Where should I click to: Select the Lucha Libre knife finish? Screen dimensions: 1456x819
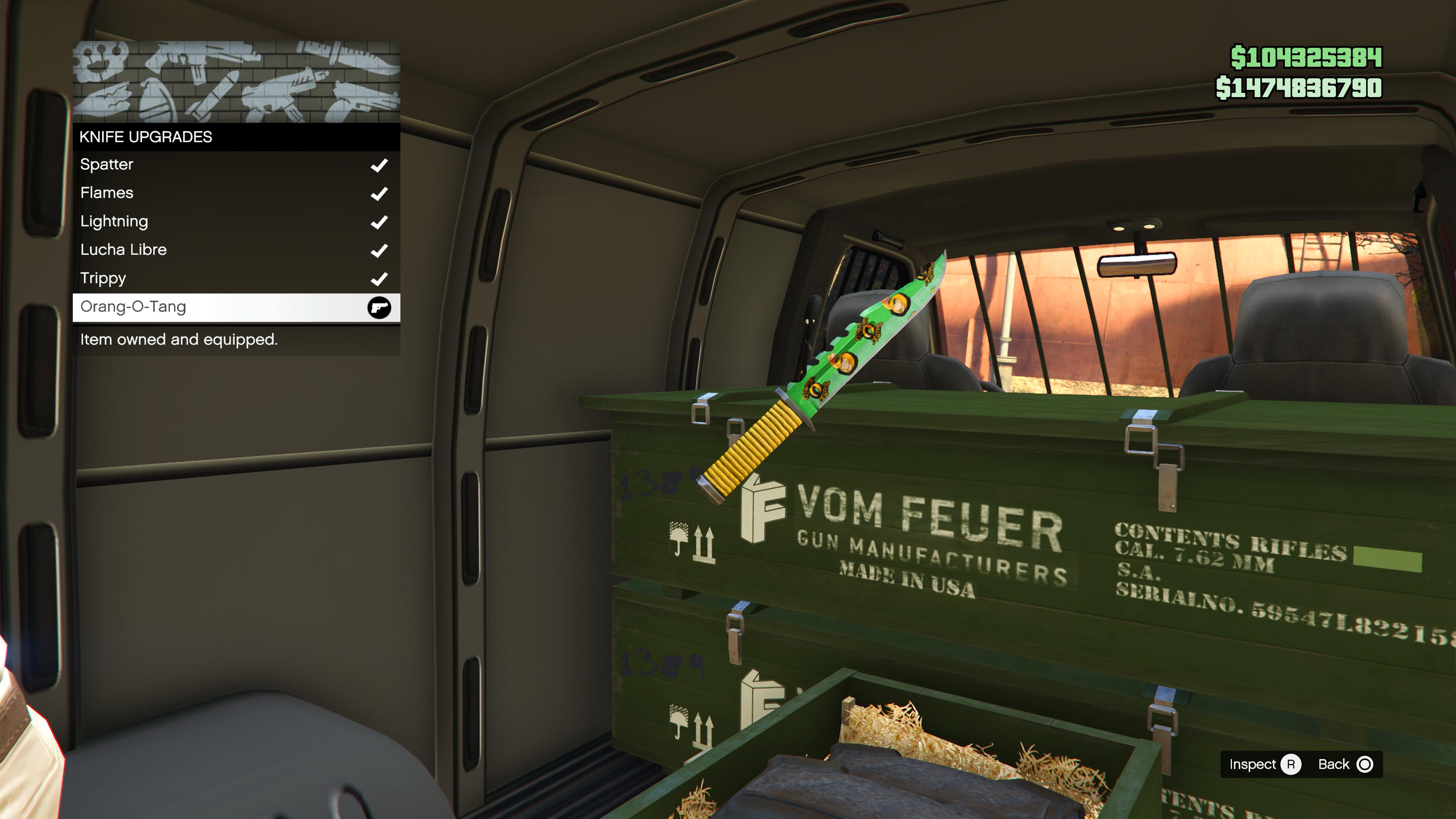click(236, 250)
